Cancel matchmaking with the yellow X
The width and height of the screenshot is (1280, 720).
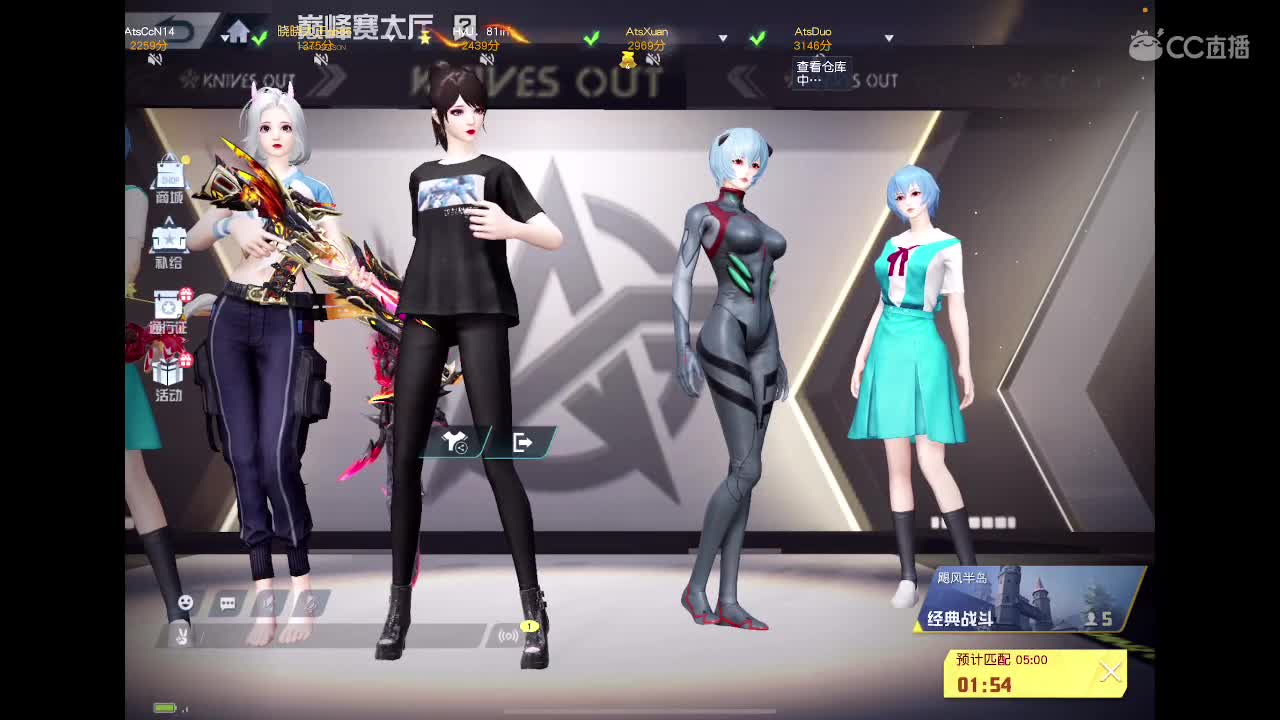(1108, 672)
